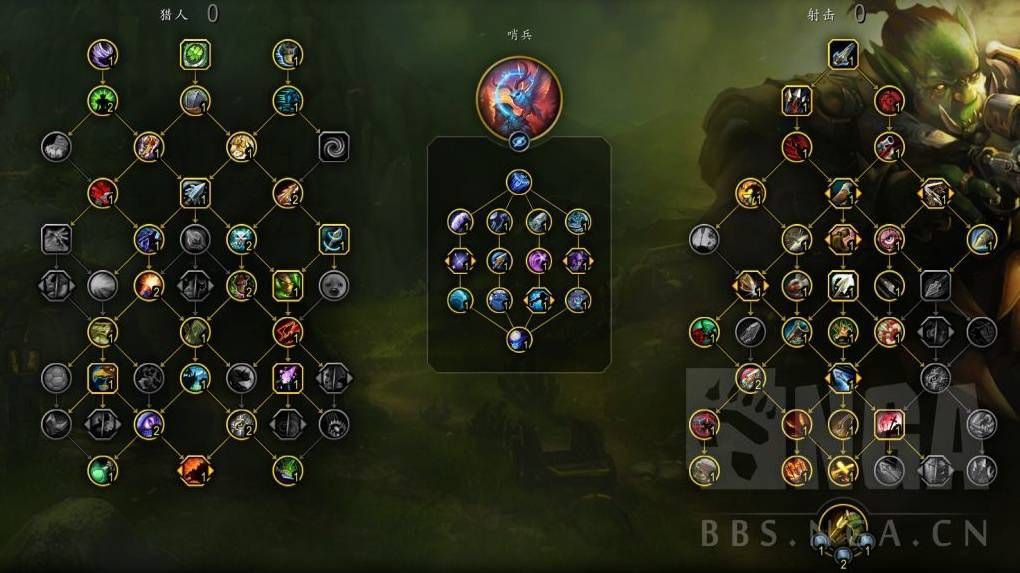Select the magenta talent in the Sentinel tree
Viewport: 1020px width, 573px height.
[x=539, y=261]
